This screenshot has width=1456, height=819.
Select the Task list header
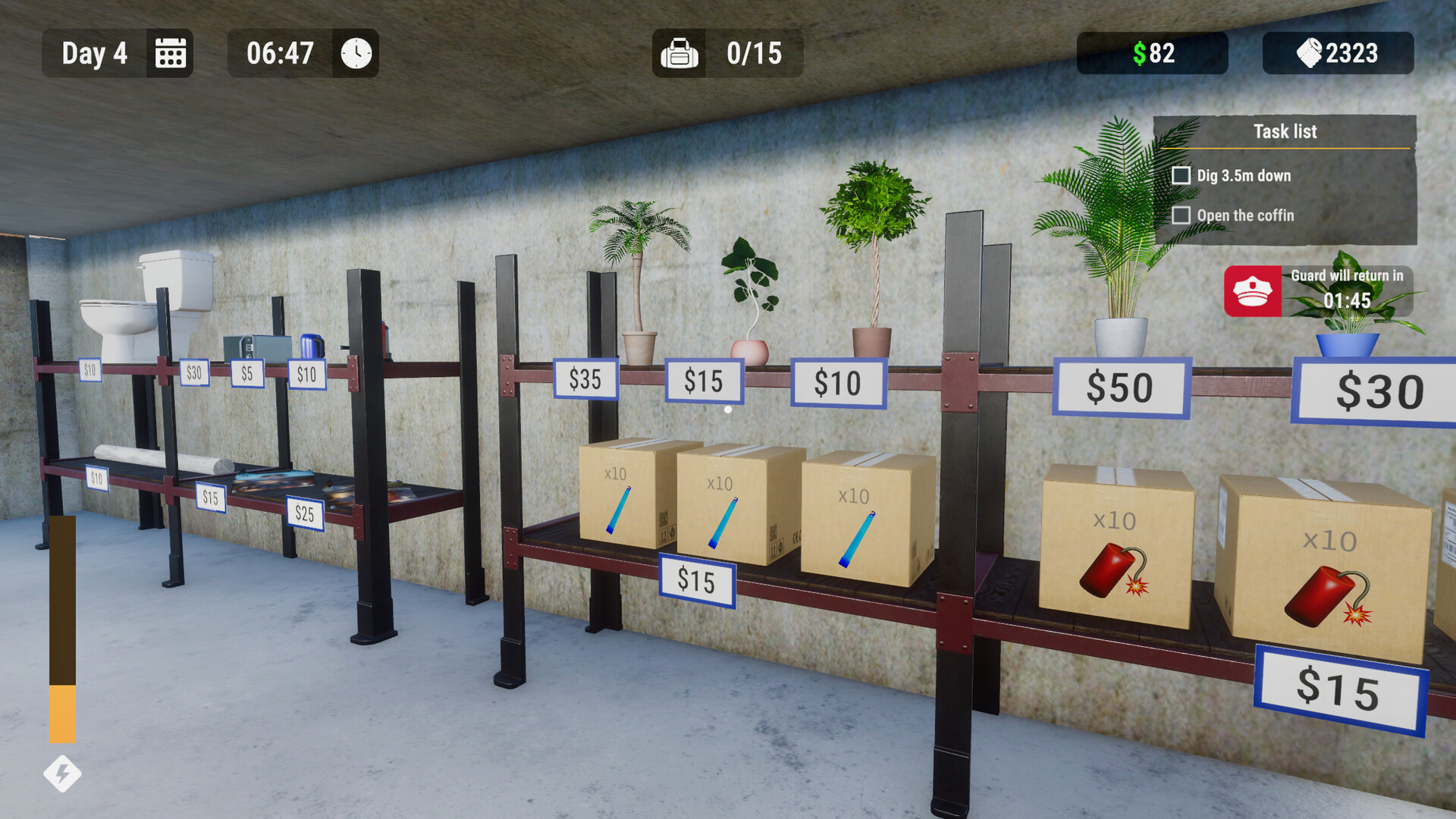(1285, 131)
